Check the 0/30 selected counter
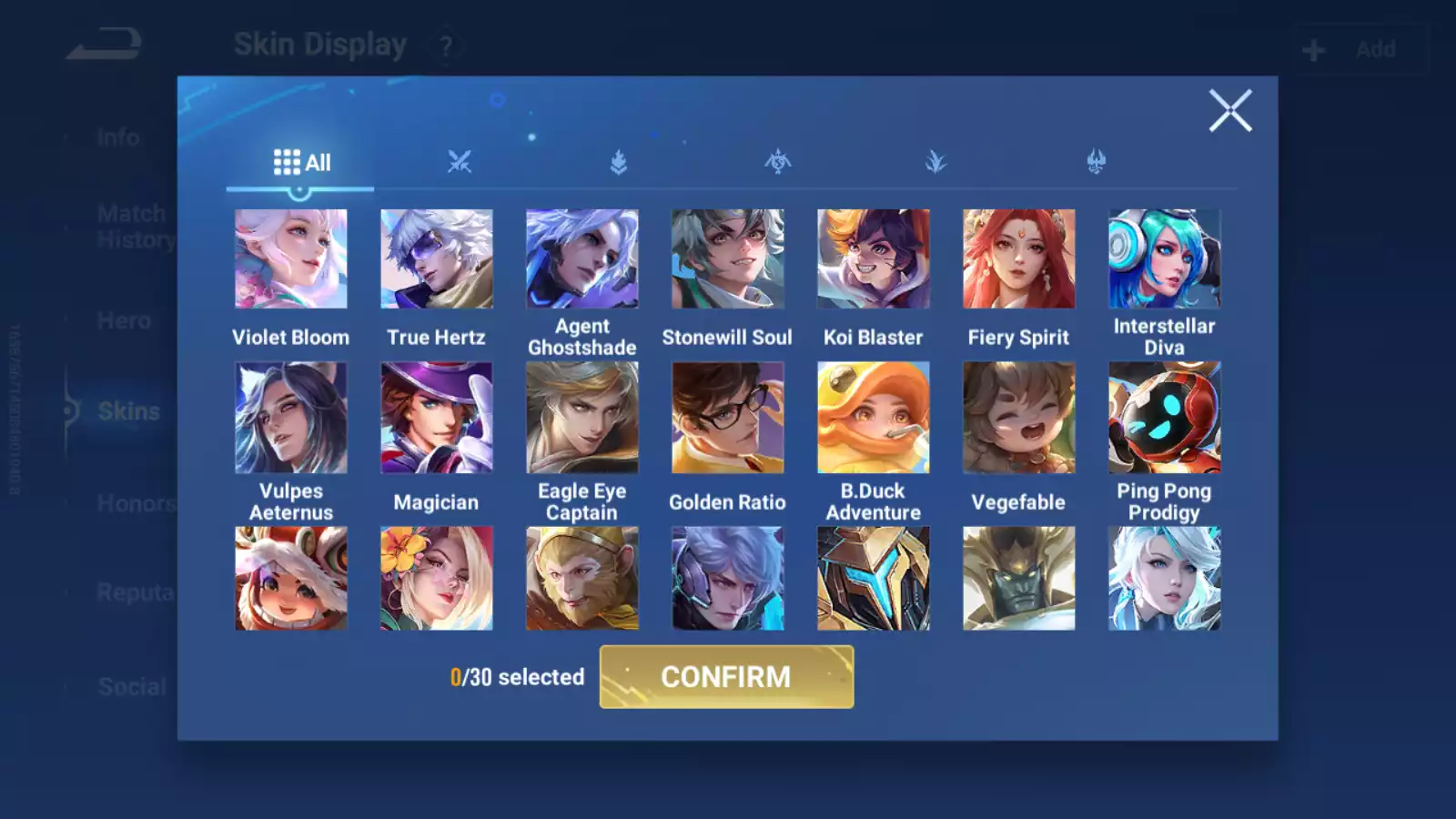 pyautogui.click(x=516, y=677)
